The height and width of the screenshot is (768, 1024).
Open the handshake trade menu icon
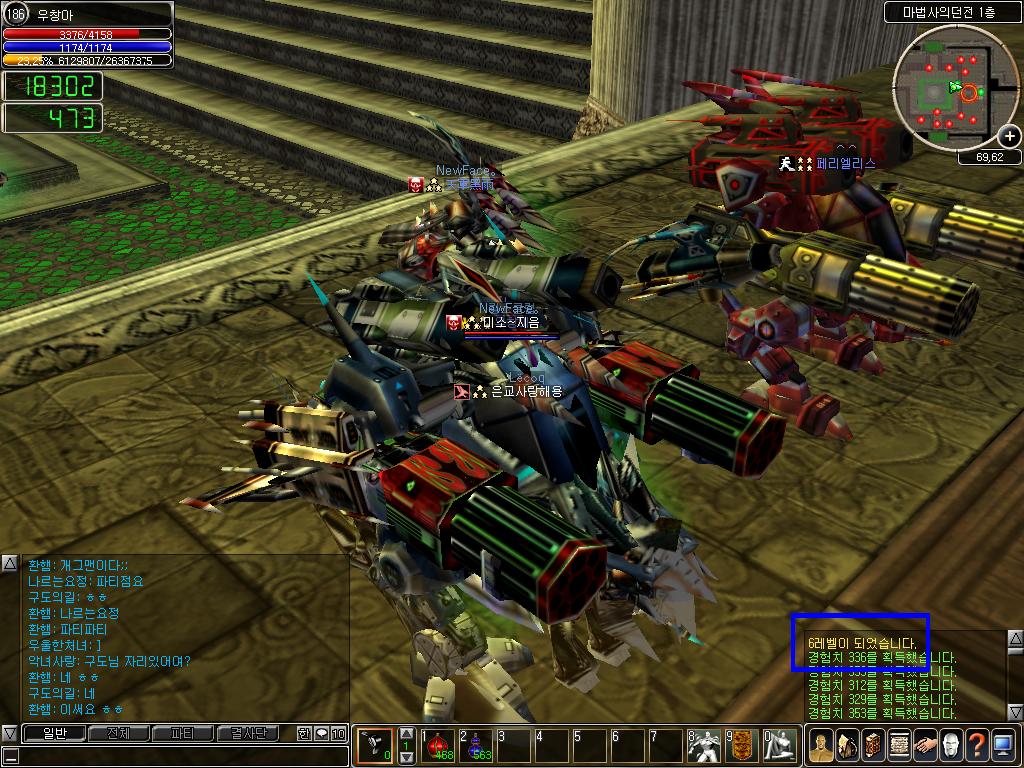point(925,745)
